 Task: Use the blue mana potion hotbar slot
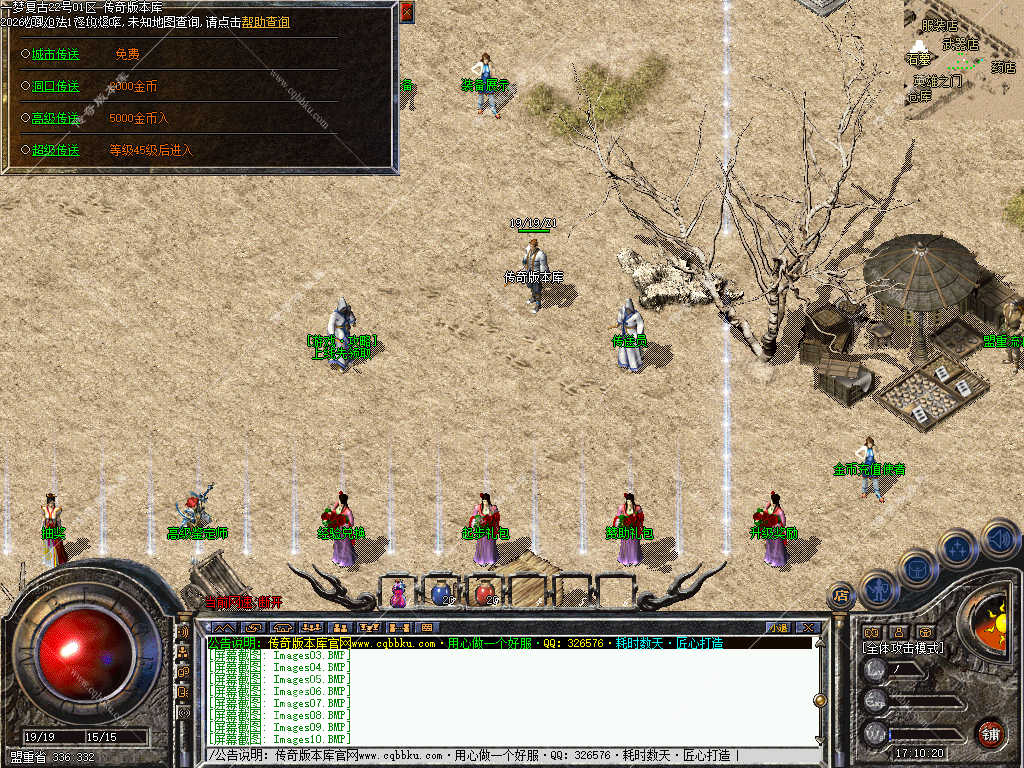(x=441, y=592)
